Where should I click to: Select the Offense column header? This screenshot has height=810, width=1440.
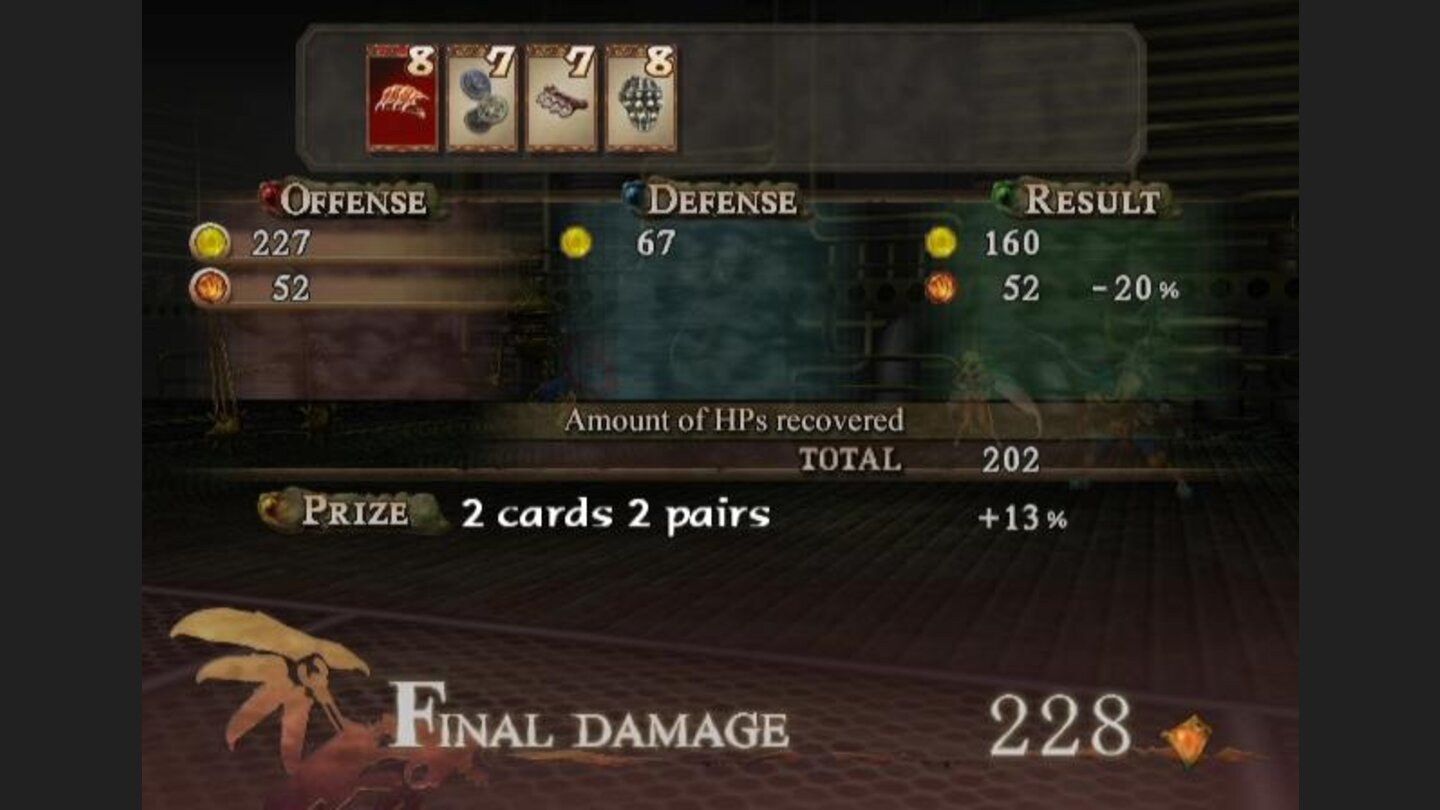(x=357, y=200)
